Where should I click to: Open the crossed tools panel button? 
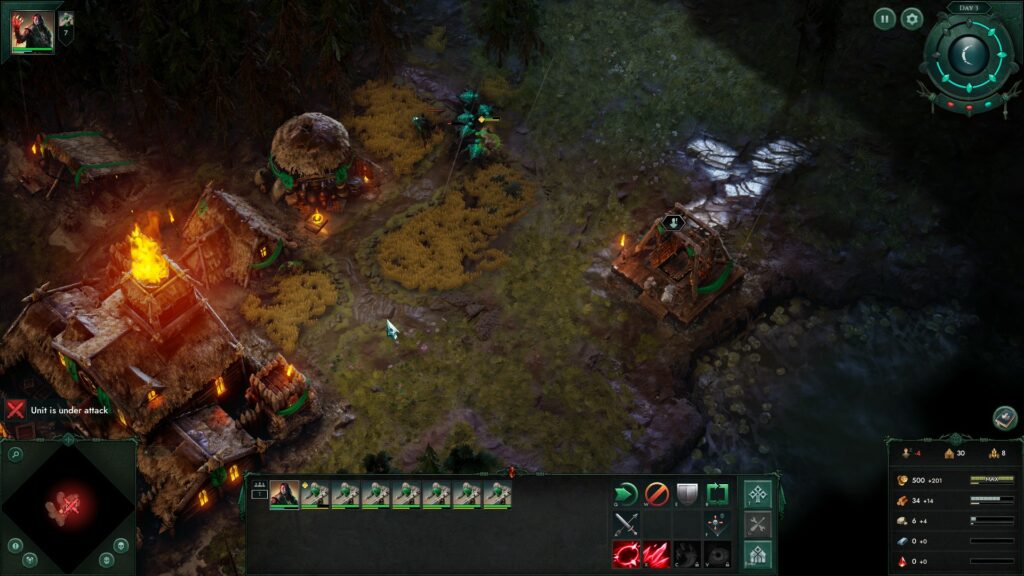758,524
